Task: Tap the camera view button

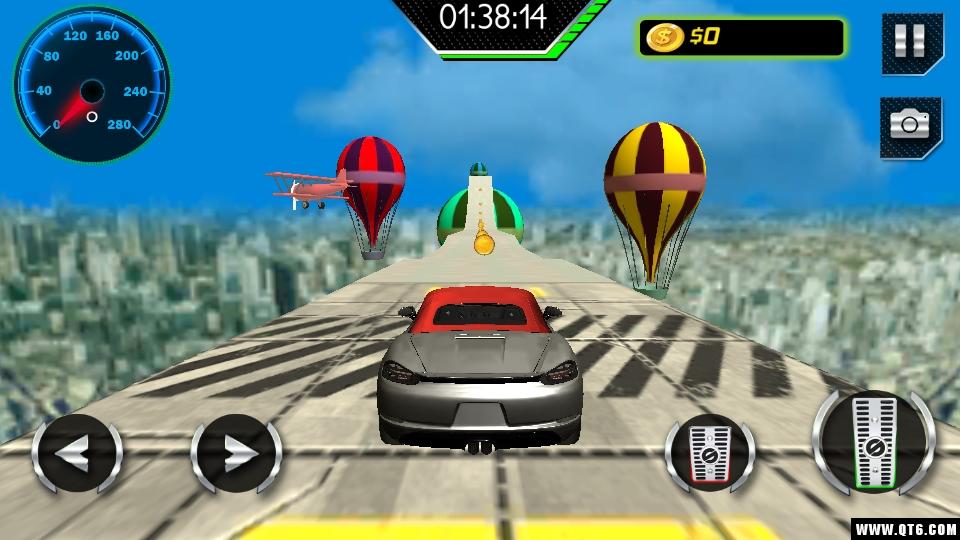Action: point(910,125)
